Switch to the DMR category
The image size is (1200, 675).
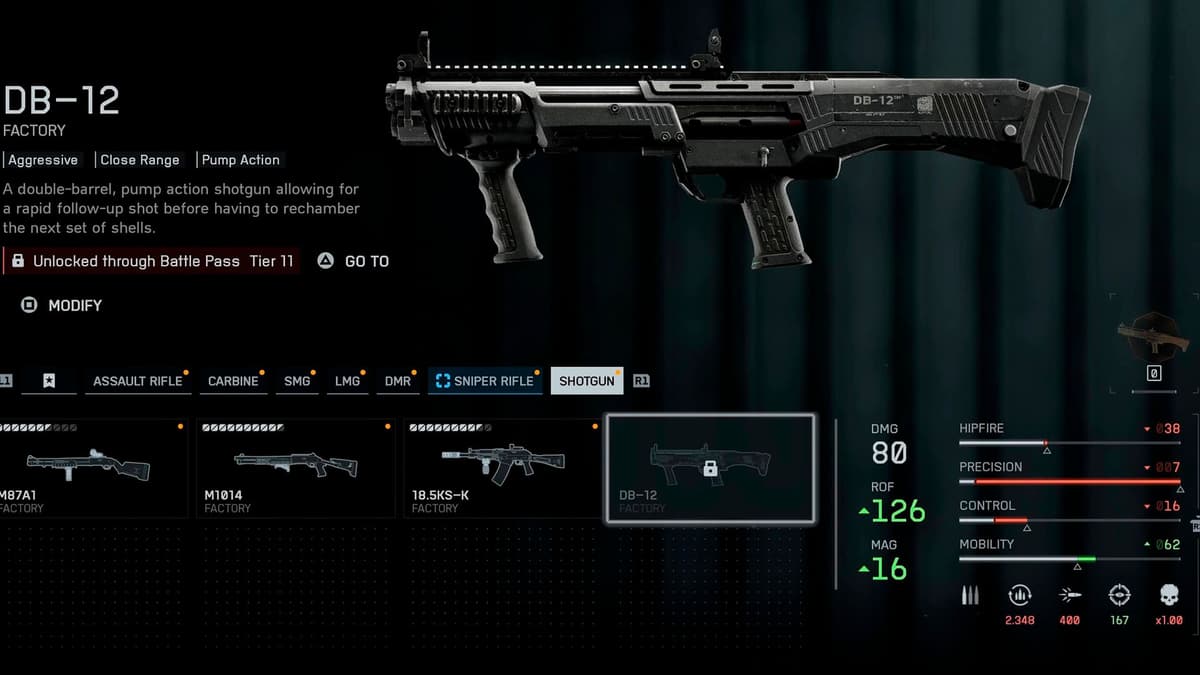398,381
